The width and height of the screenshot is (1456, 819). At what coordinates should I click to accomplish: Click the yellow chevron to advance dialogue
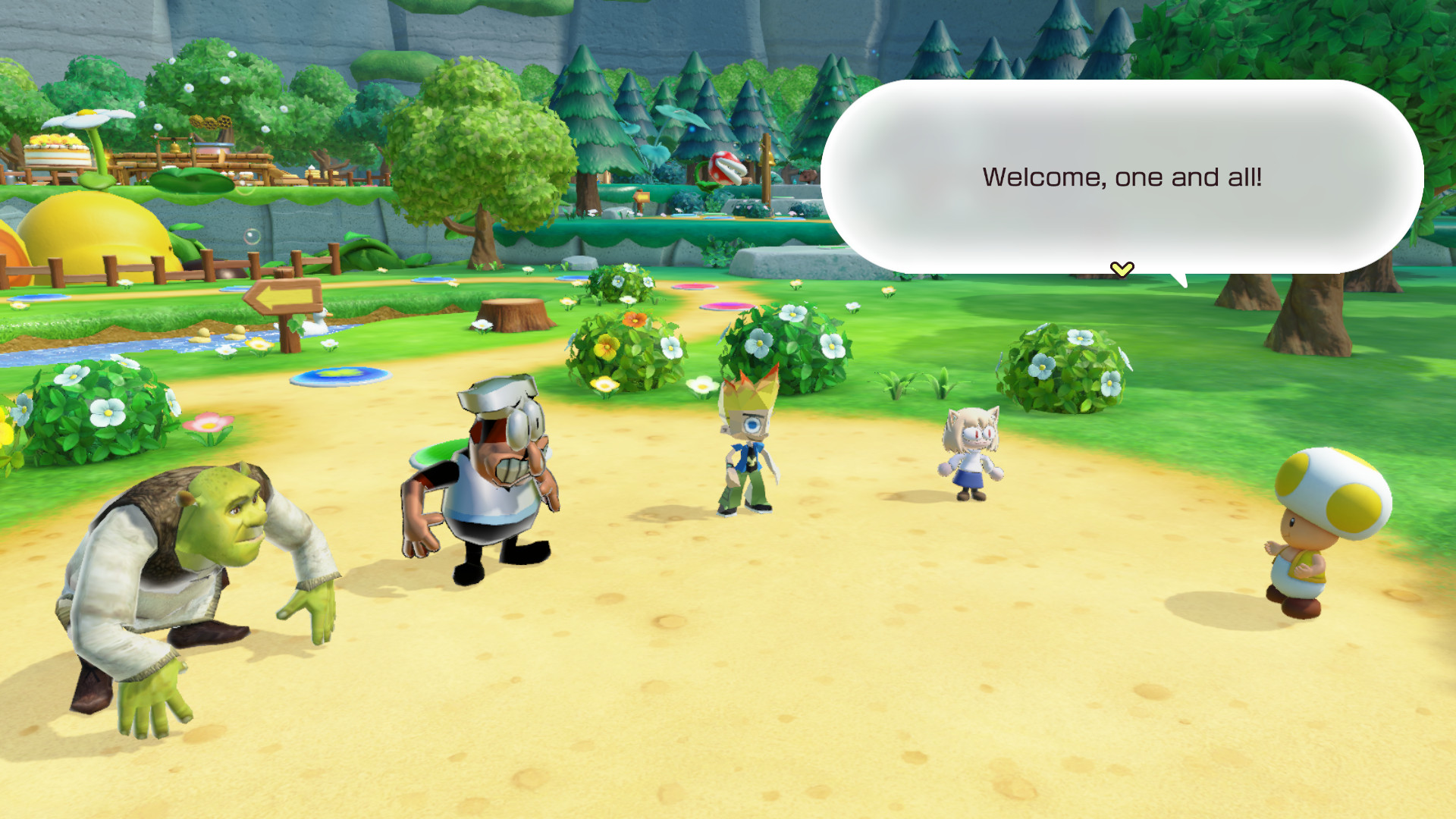tap(1122, 268)
